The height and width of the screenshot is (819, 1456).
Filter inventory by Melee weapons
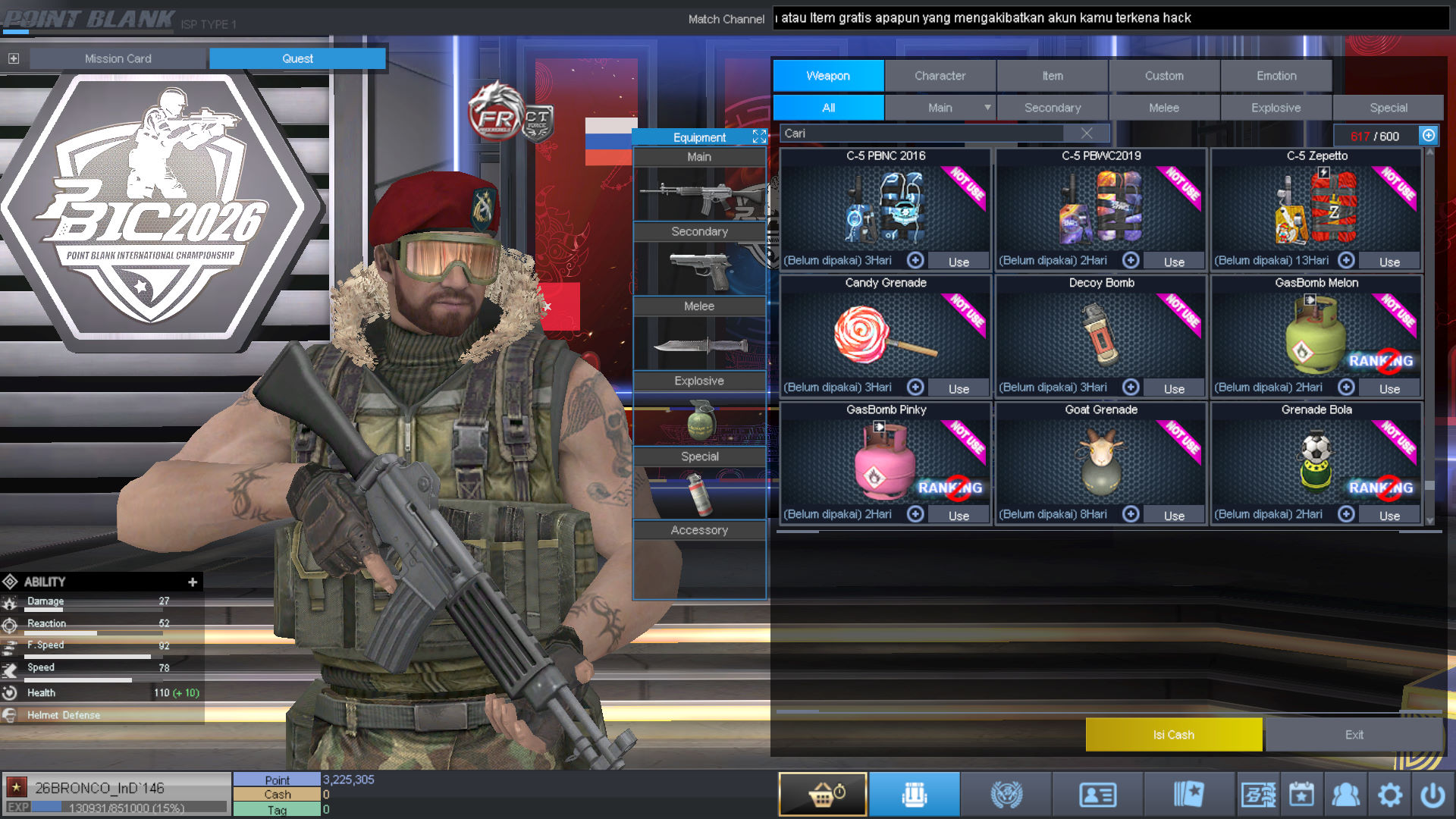click(1164, 108)
